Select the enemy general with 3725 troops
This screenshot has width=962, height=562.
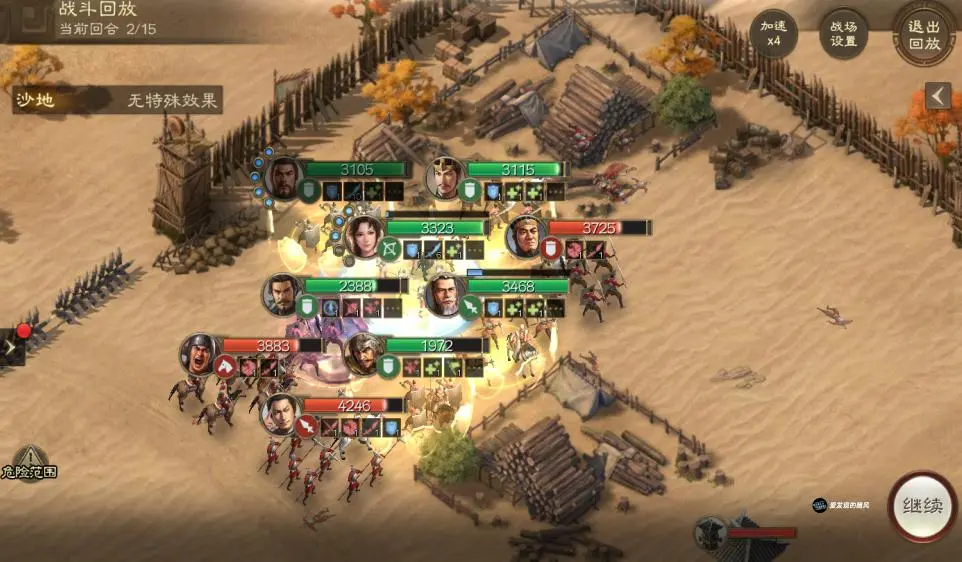(526, 236)
